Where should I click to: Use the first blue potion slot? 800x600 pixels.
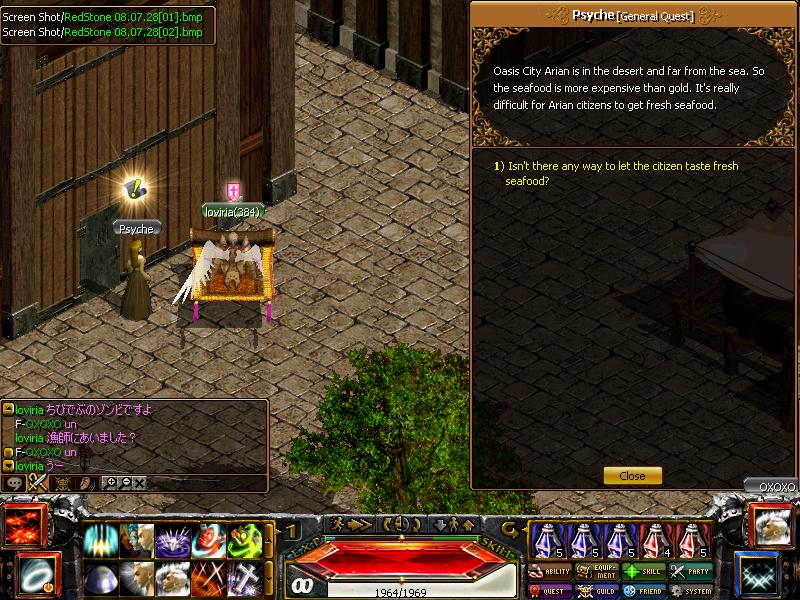(x=547, y=540)
